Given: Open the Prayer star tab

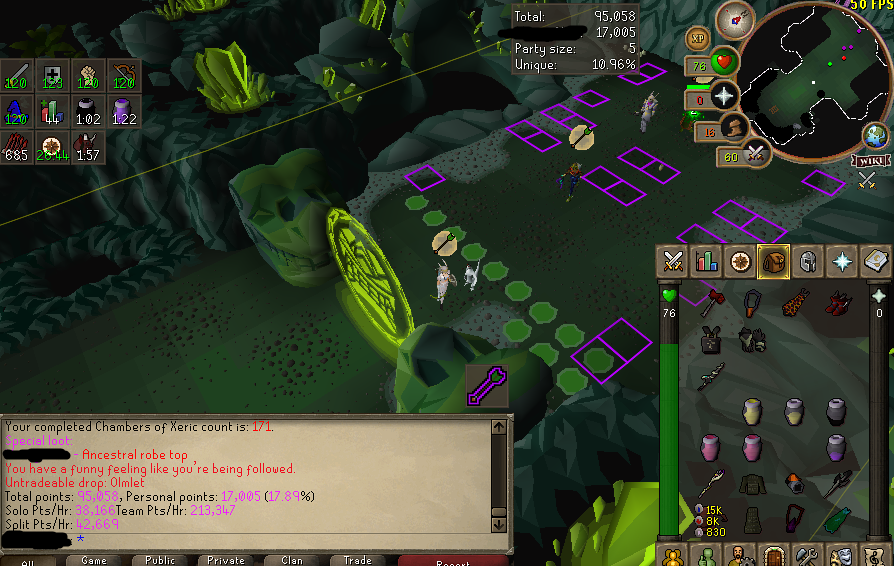Looking at the screenshot, I should 841,261.
